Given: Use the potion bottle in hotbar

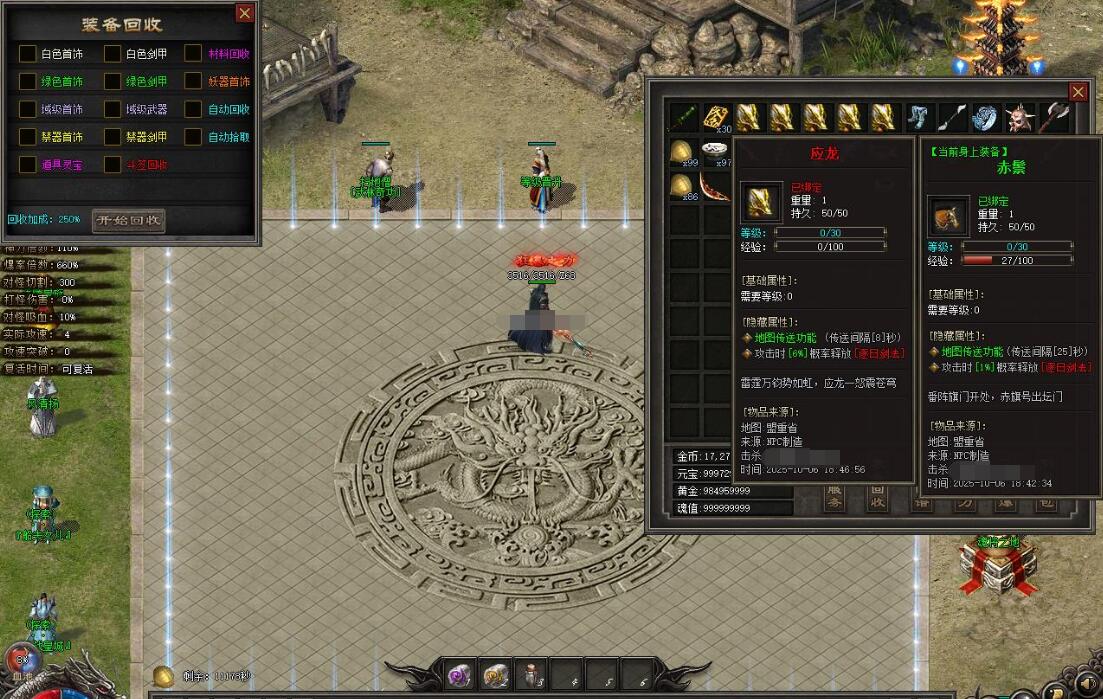Looking at the screenshot, I should 529,675.
